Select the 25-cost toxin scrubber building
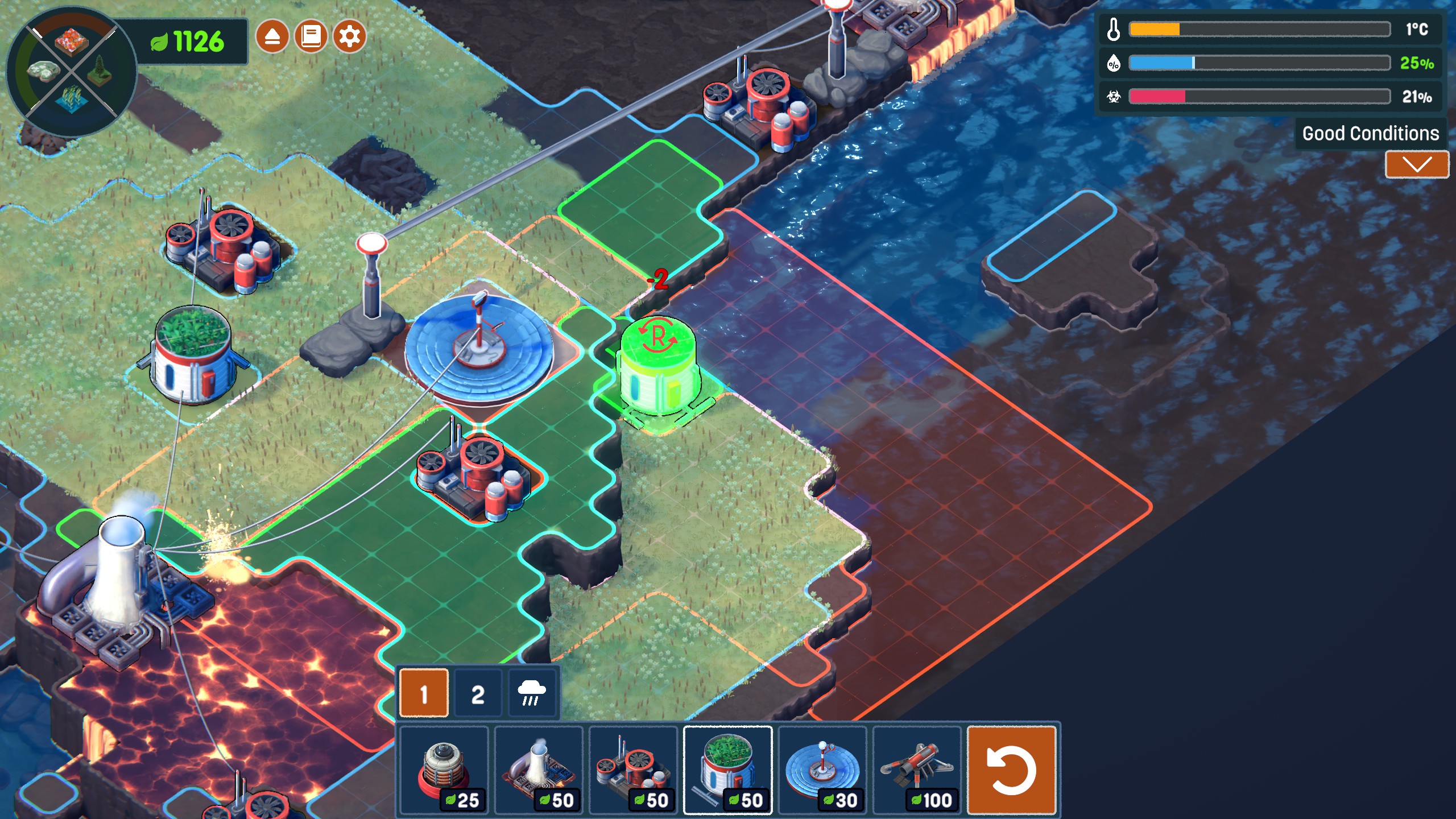Screen dimensions: 1456x819 pos(444,770)
